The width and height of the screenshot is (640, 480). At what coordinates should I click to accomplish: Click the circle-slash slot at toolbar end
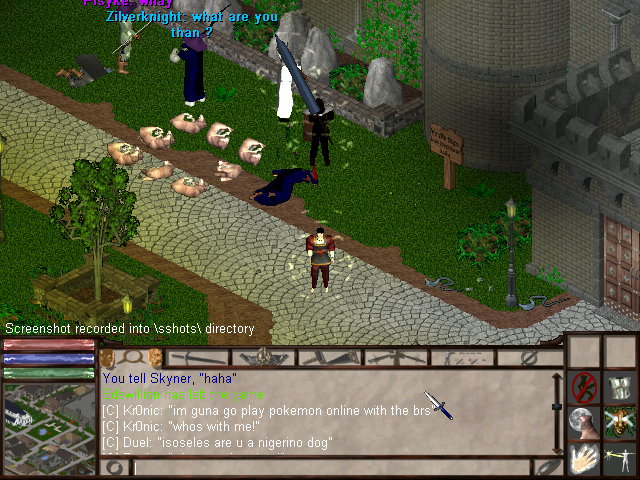(530, 357)
